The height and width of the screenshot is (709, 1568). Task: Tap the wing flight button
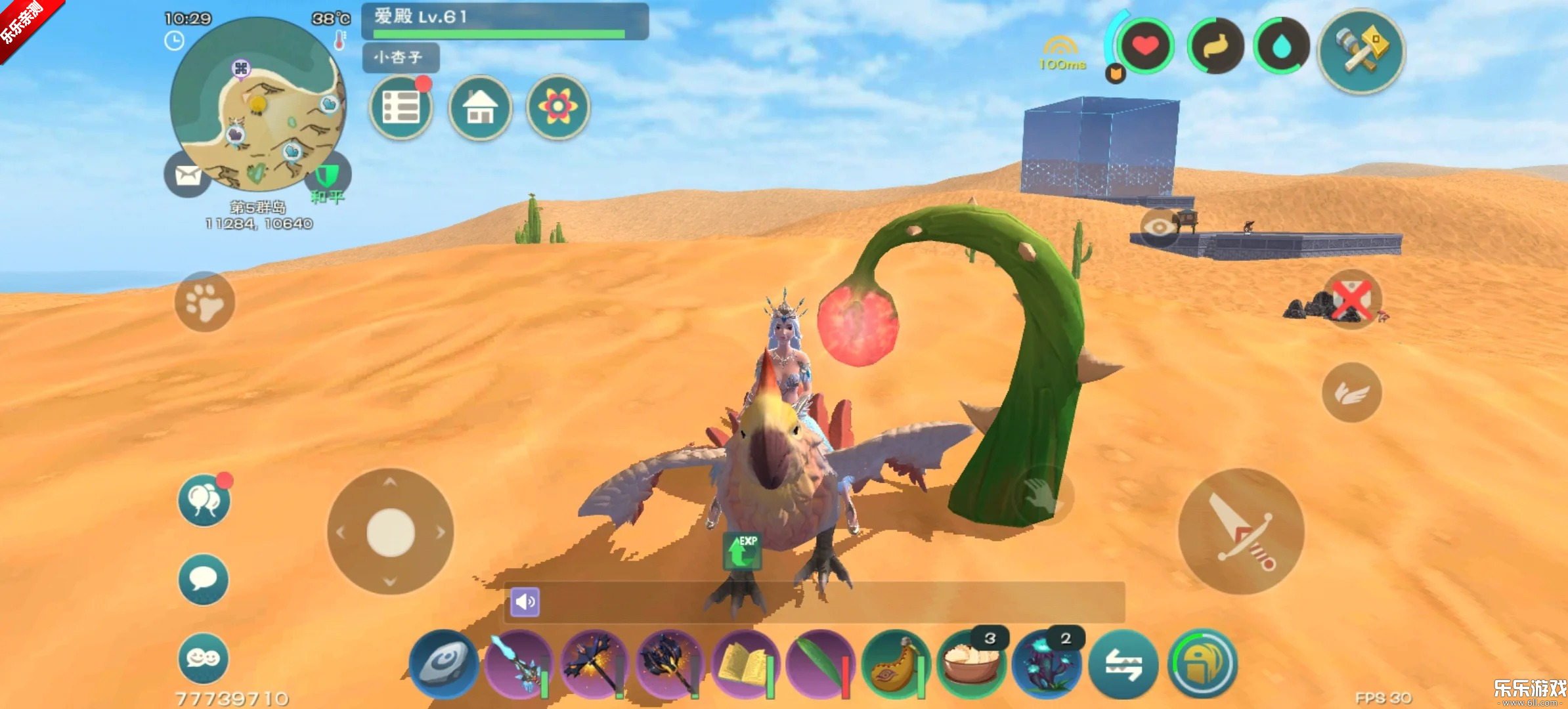[1351, 393]
